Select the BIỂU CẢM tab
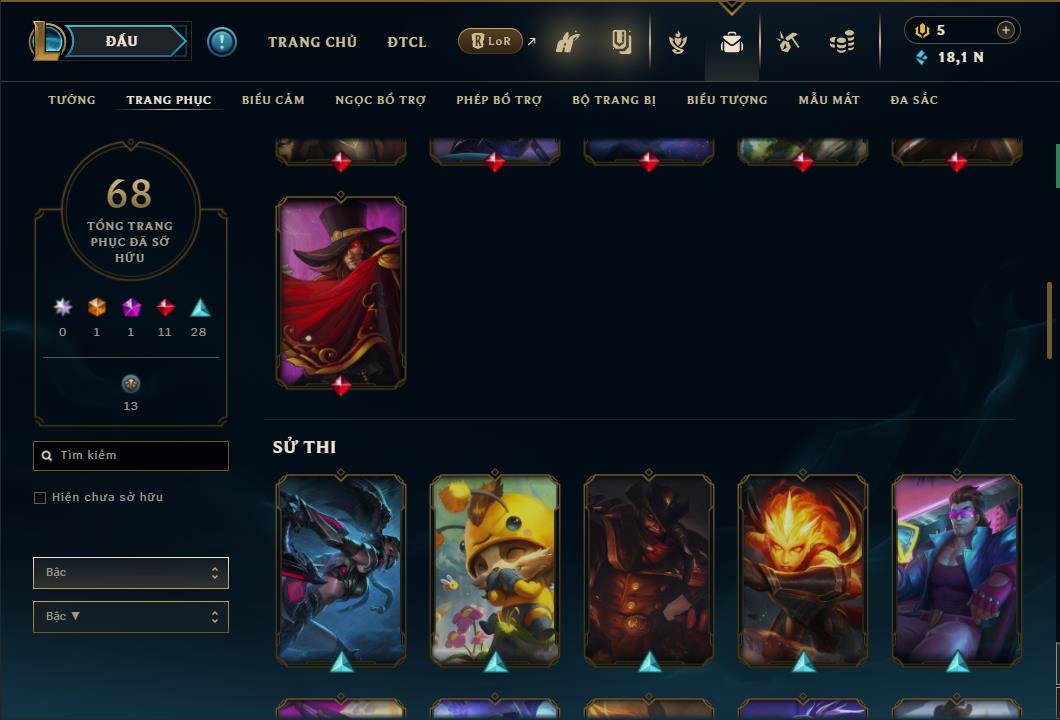The width and height of the screenshot is (1060, 720). (273, 100)
